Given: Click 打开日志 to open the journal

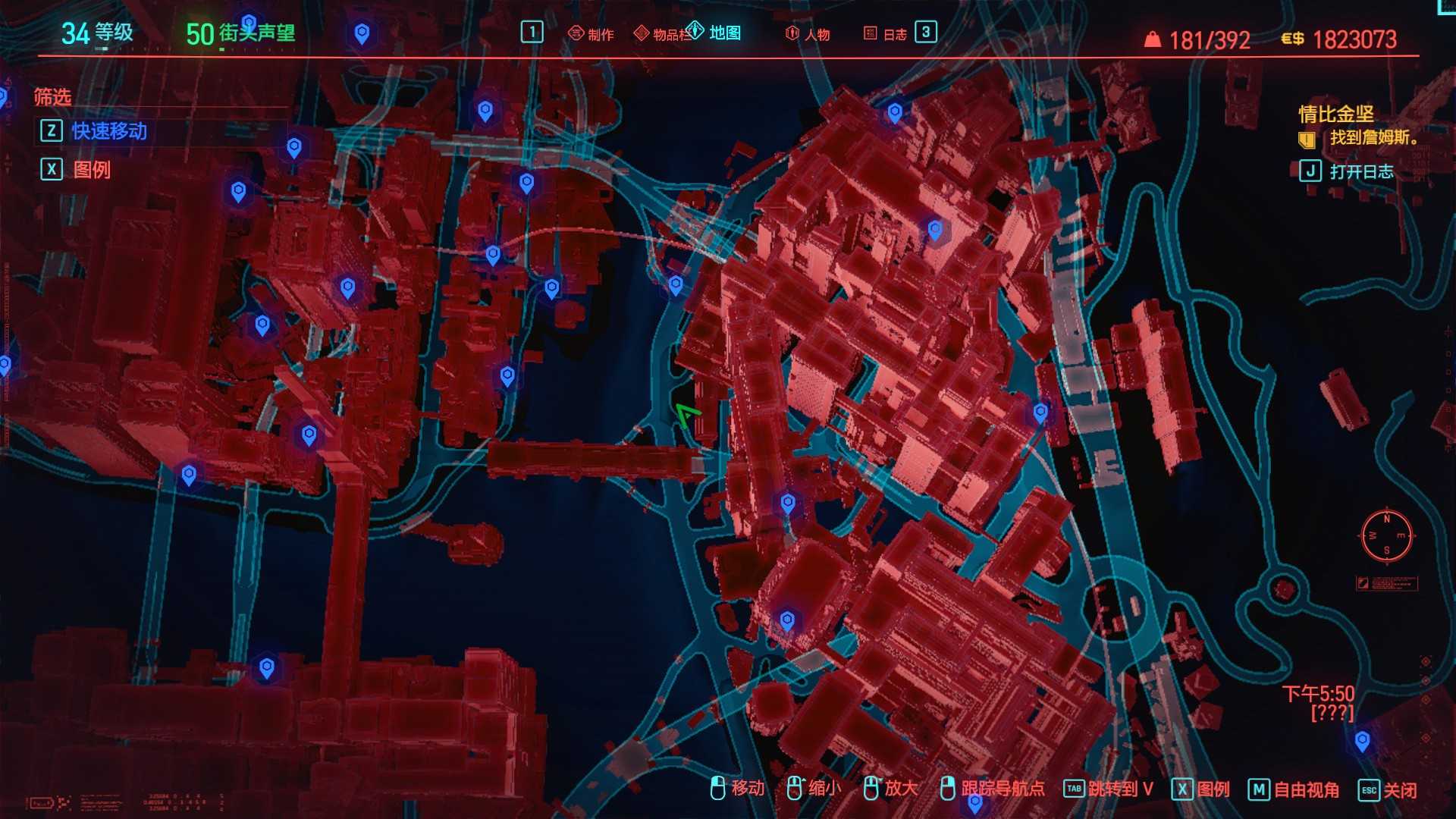Looking at the screenshot, I should pyautogui.click(x=1360, y=171).
